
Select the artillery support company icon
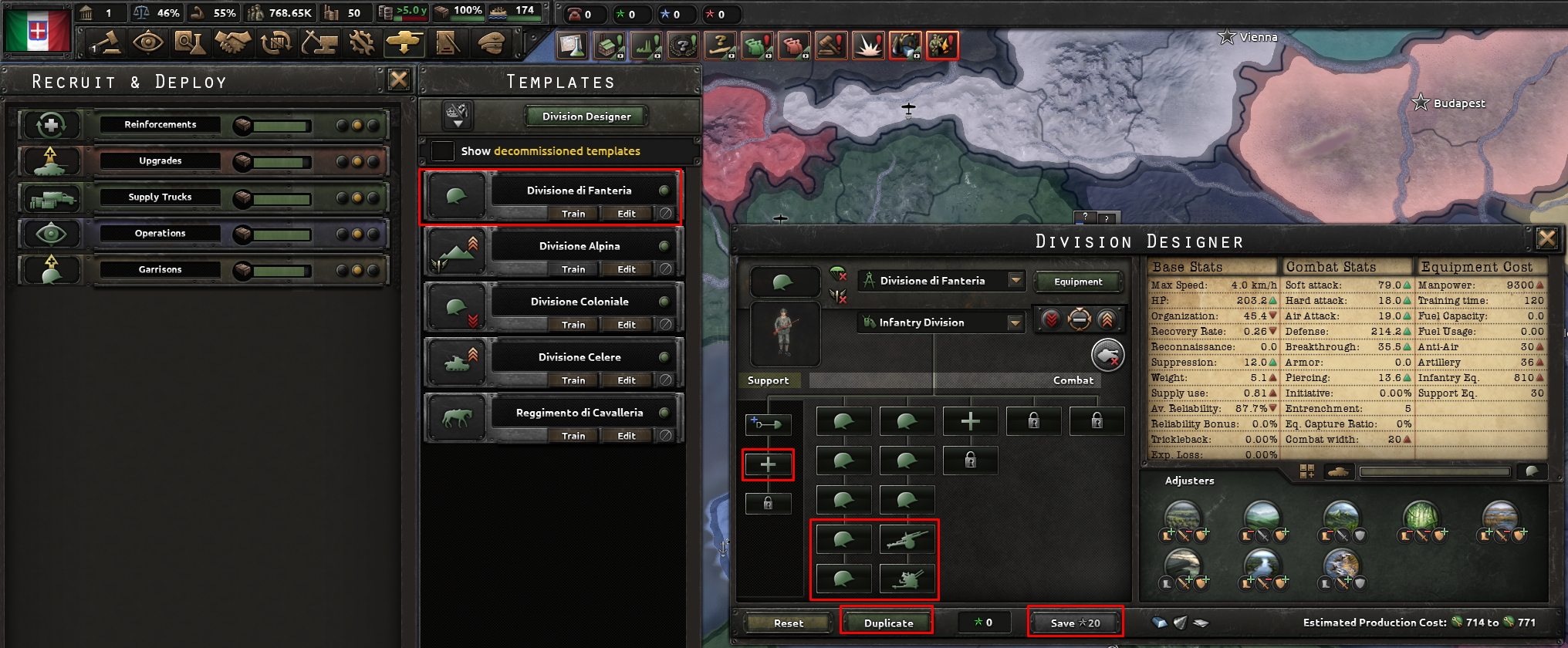click(x=907, y=539)
